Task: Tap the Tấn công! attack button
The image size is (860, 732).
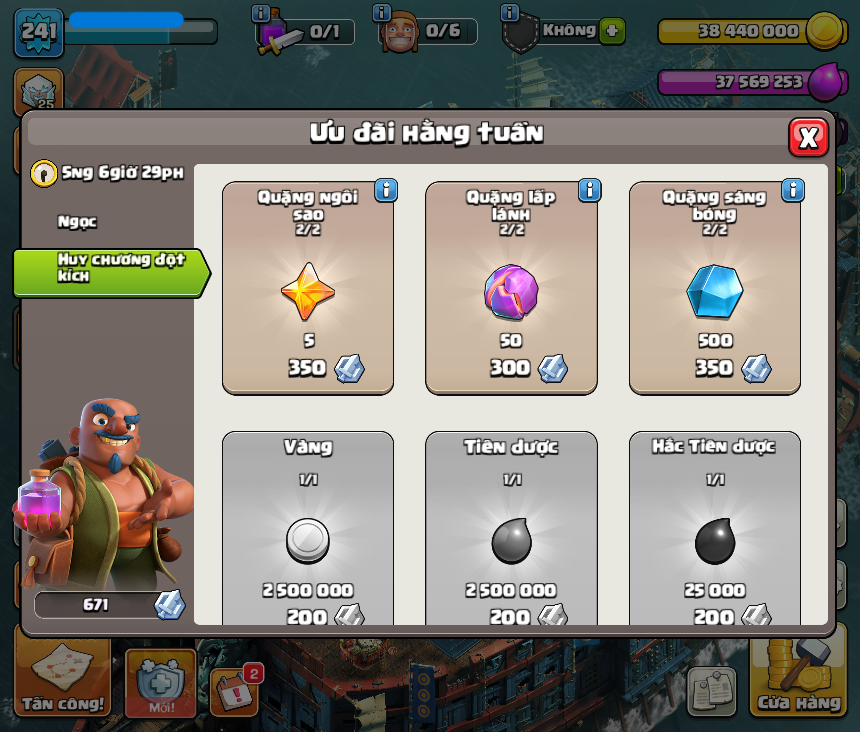Action: [x=64, y=682]
